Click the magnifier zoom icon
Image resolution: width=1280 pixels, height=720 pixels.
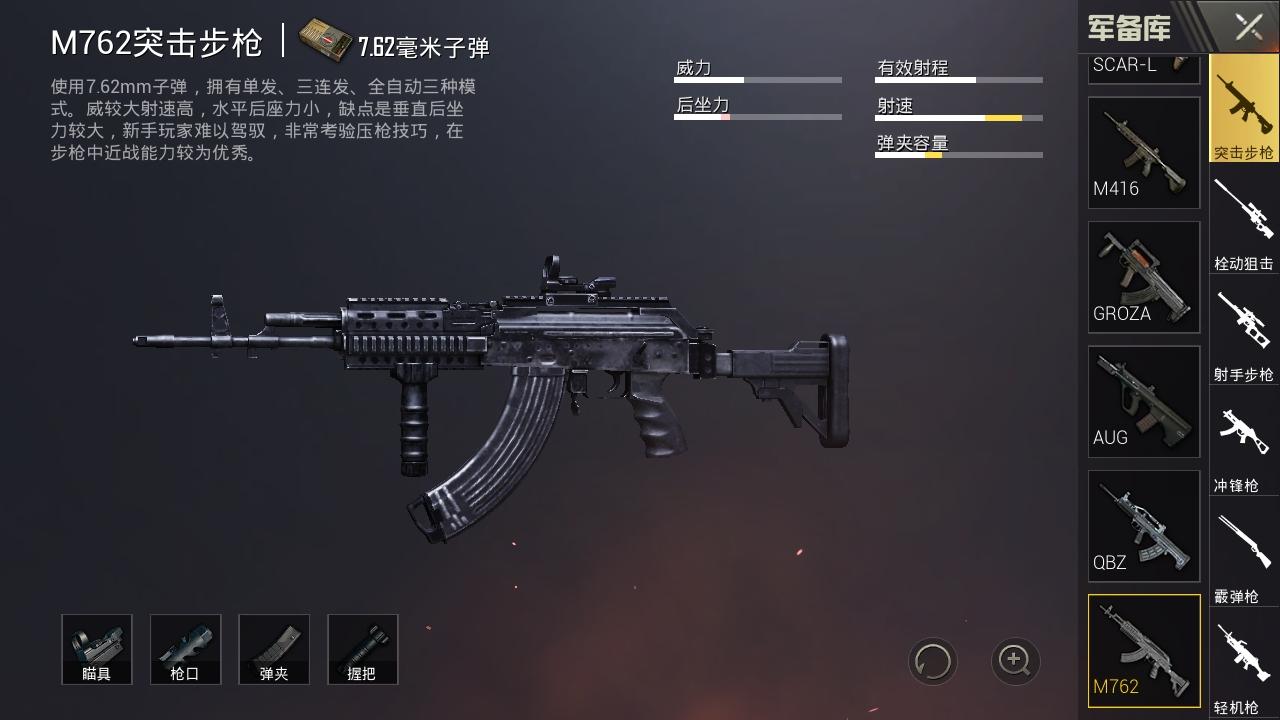point(1014,661)
